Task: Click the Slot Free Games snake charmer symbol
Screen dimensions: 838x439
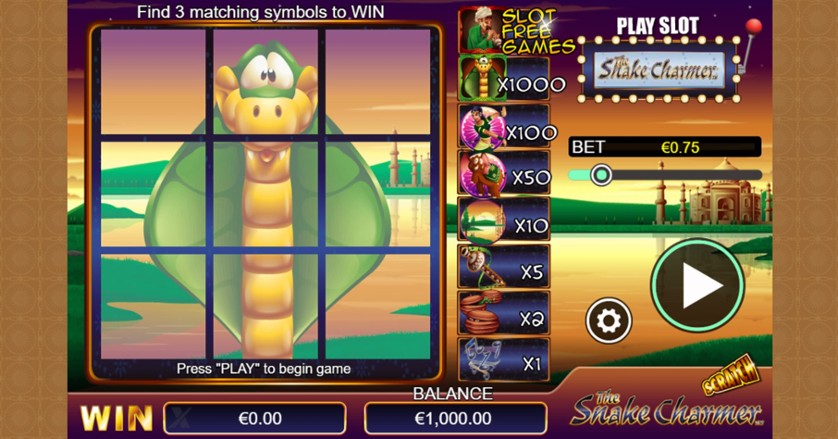Action: [478, 30]
